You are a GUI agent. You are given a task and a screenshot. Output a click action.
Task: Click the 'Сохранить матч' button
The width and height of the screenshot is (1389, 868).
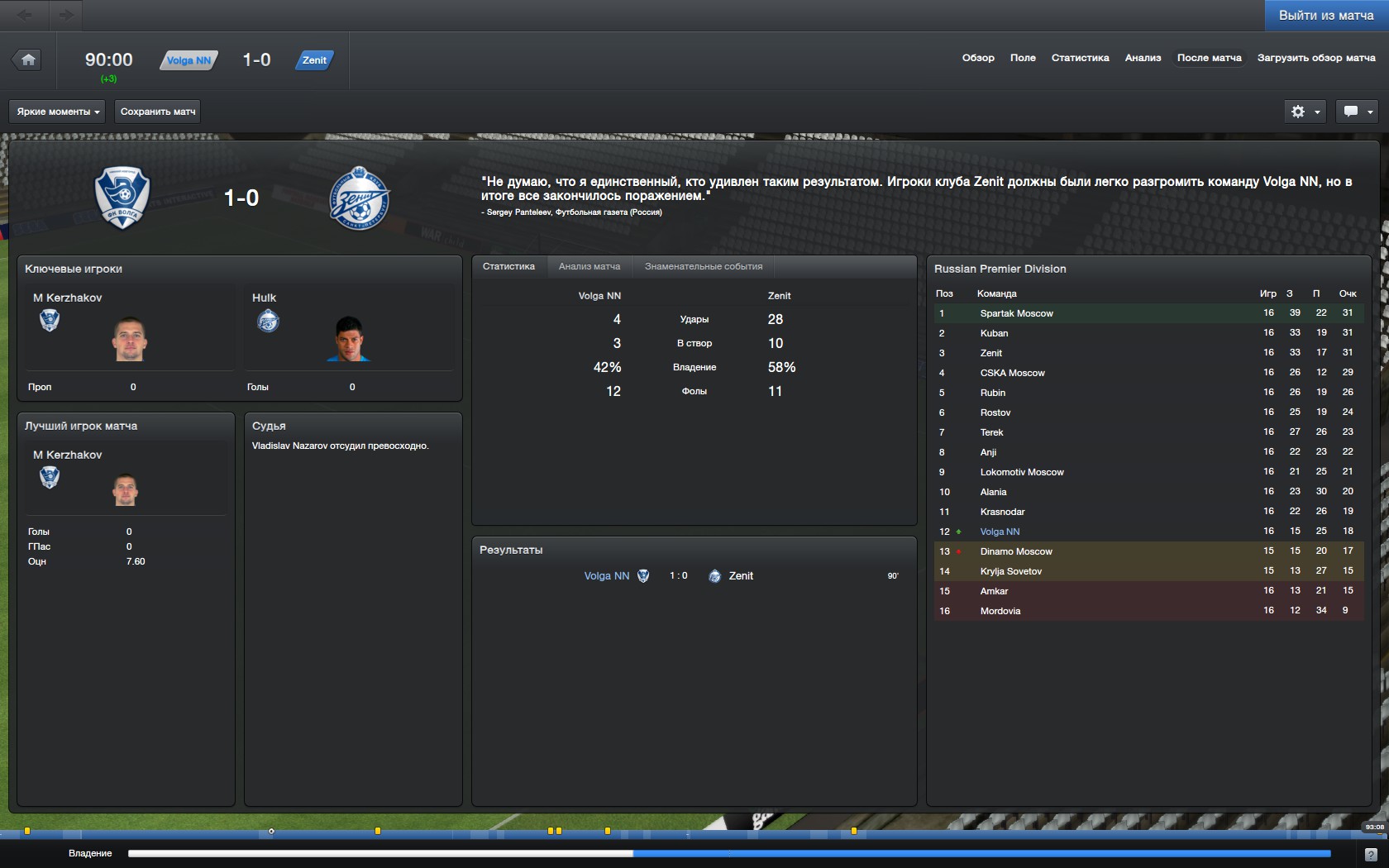click(158, 112)
